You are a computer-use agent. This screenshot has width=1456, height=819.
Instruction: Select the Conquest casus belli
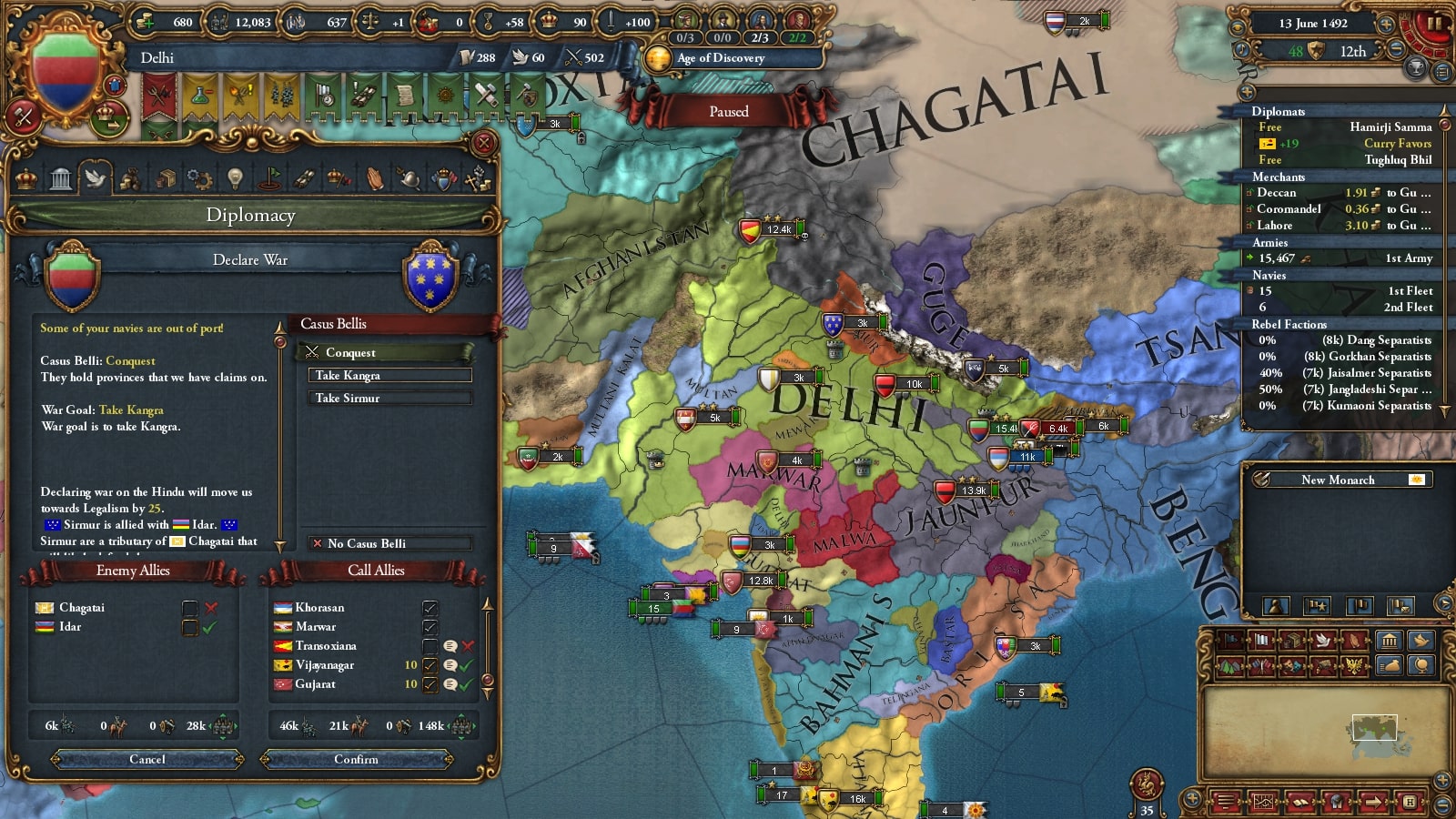pos(389,352)
